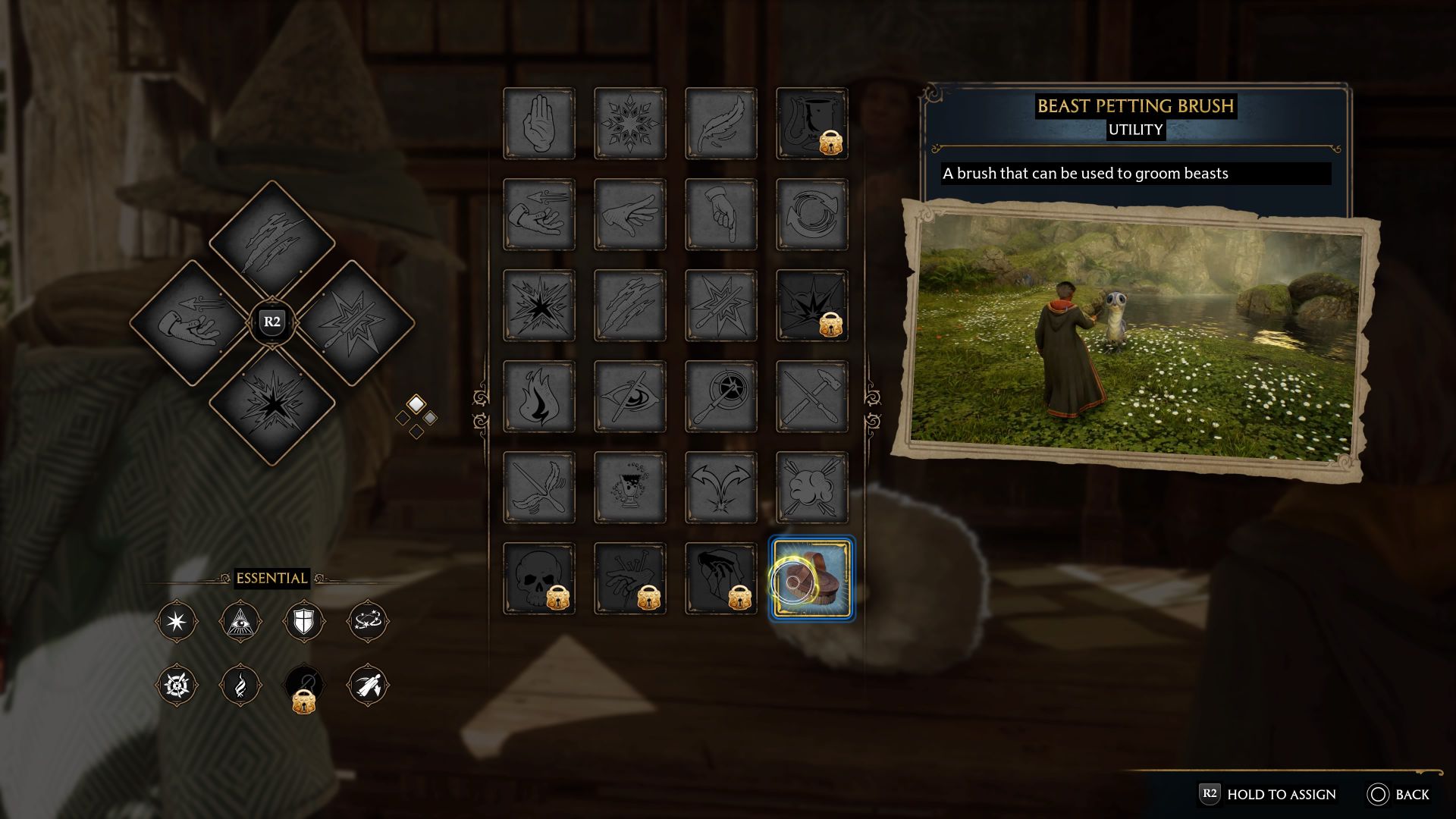The width and height of the screenshot is (1456, 819).
Task: Choose the Lumos star icon under Essential
Action: (177, 620)
